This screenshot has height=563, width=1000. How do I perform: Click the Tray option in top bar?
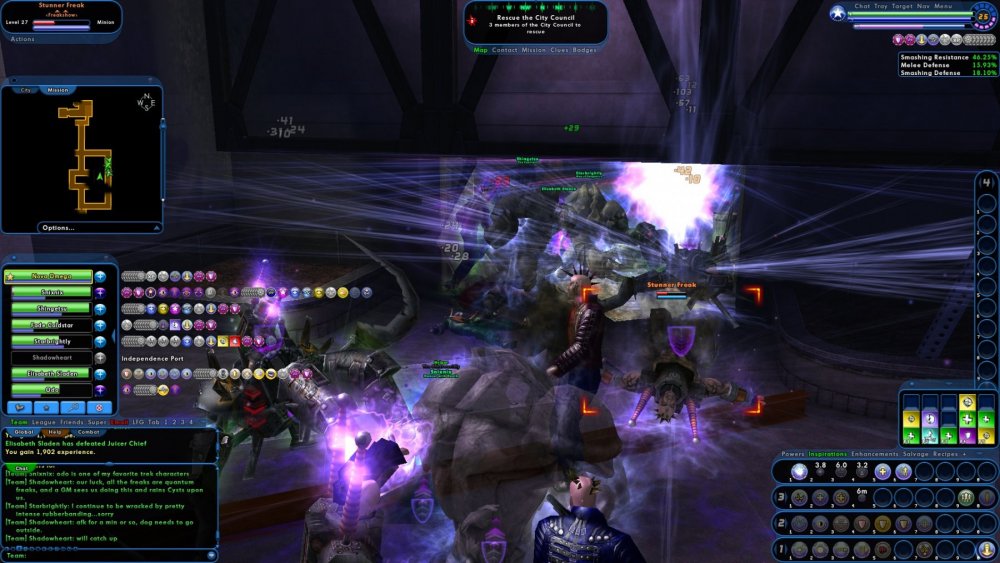point(881,6)
